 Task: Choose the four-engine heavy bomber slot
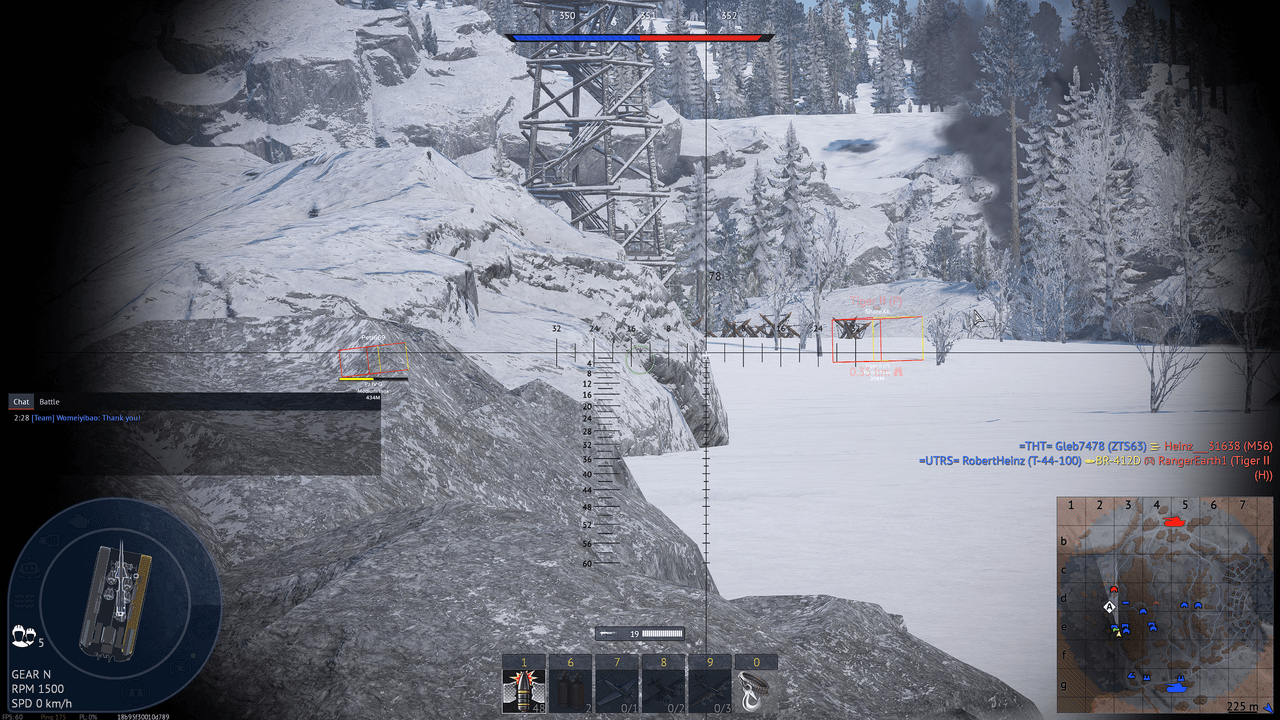[709, 691]
